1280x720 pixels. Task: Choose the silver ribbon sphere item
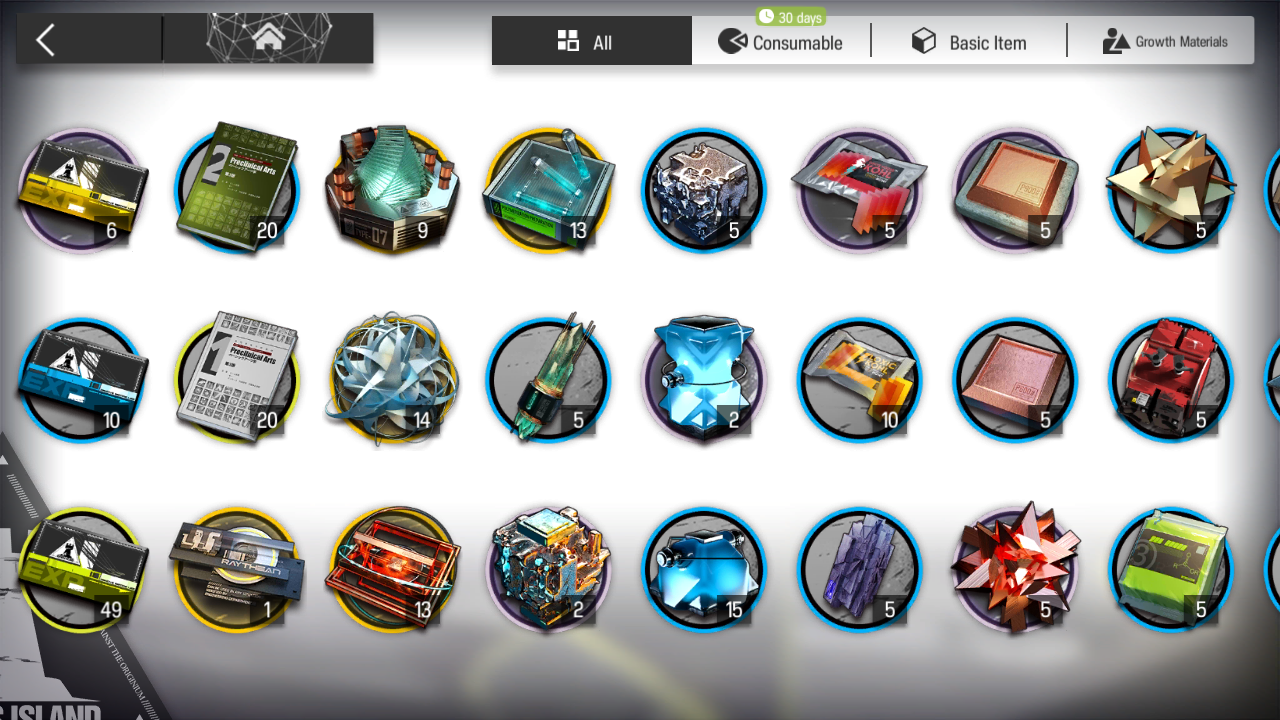click(392, 380)
